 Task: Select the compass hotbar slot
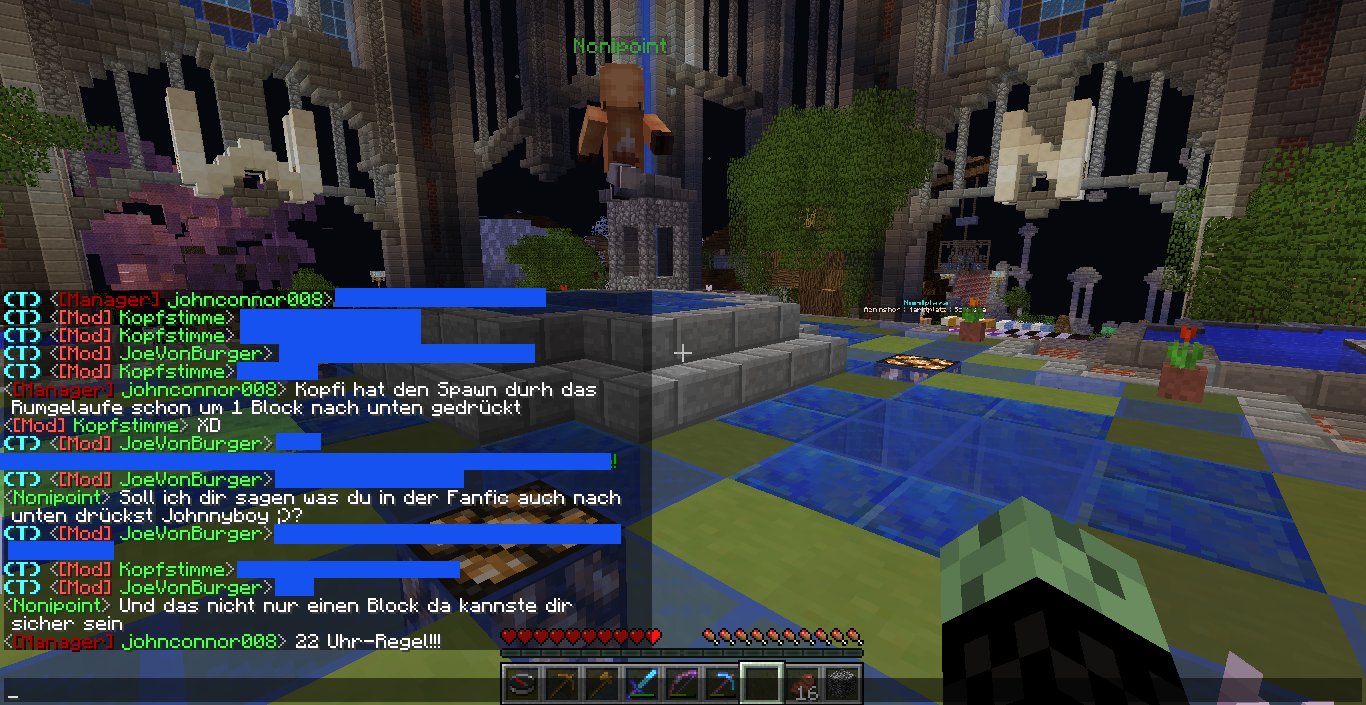(520, 685)
